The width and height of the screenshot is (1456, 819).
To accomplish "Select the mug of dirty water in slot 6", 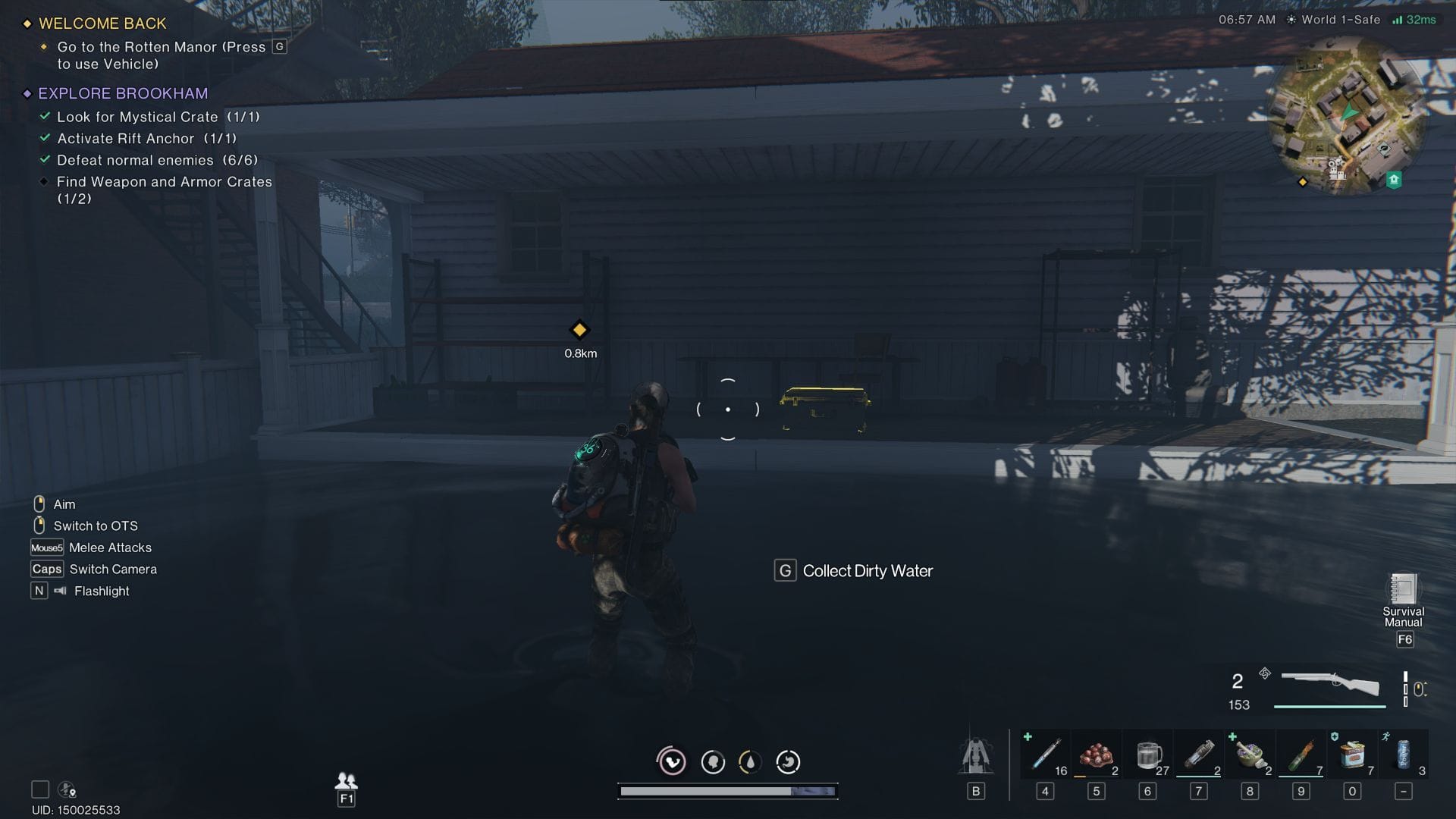I will point(1147,755).
